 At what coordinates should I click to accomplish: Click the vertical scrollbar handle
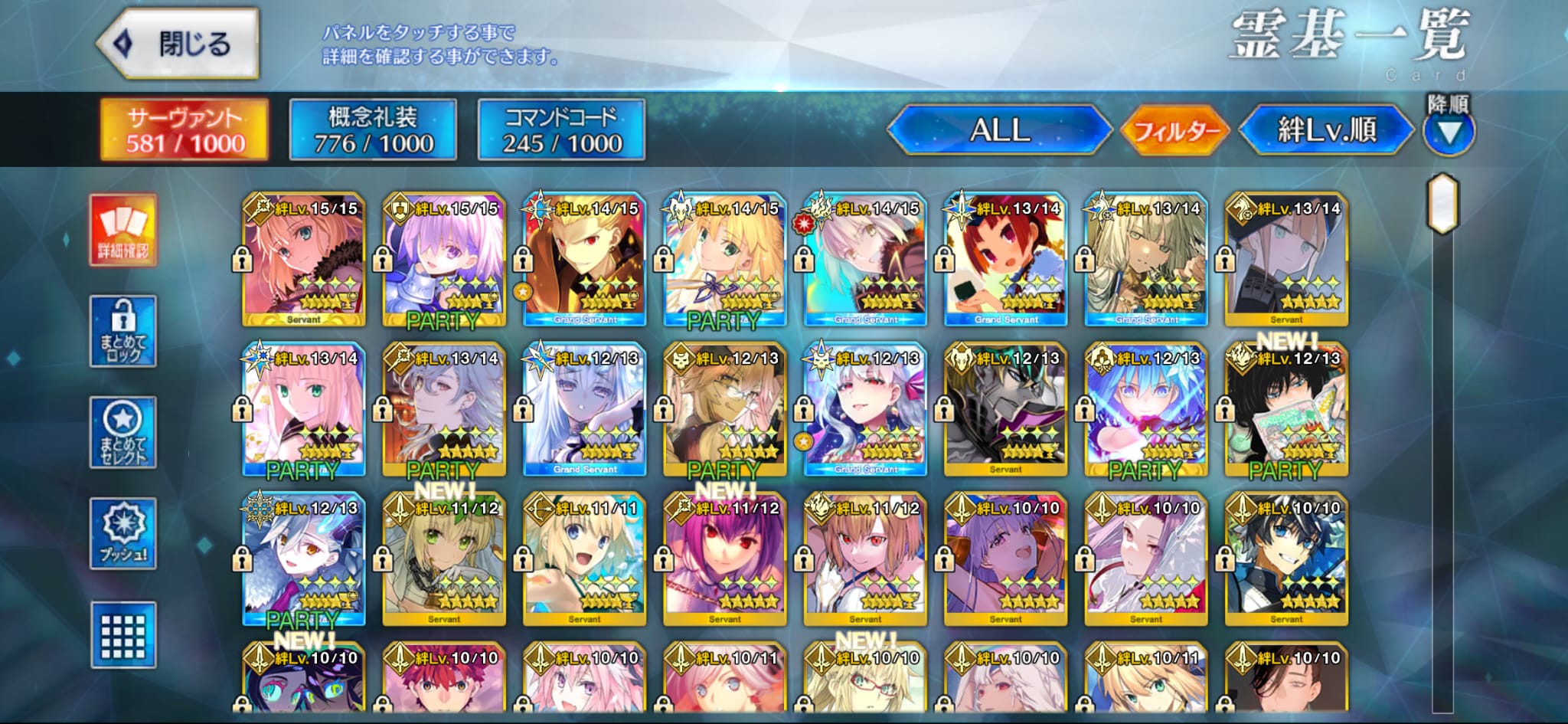pos(1443,203)
